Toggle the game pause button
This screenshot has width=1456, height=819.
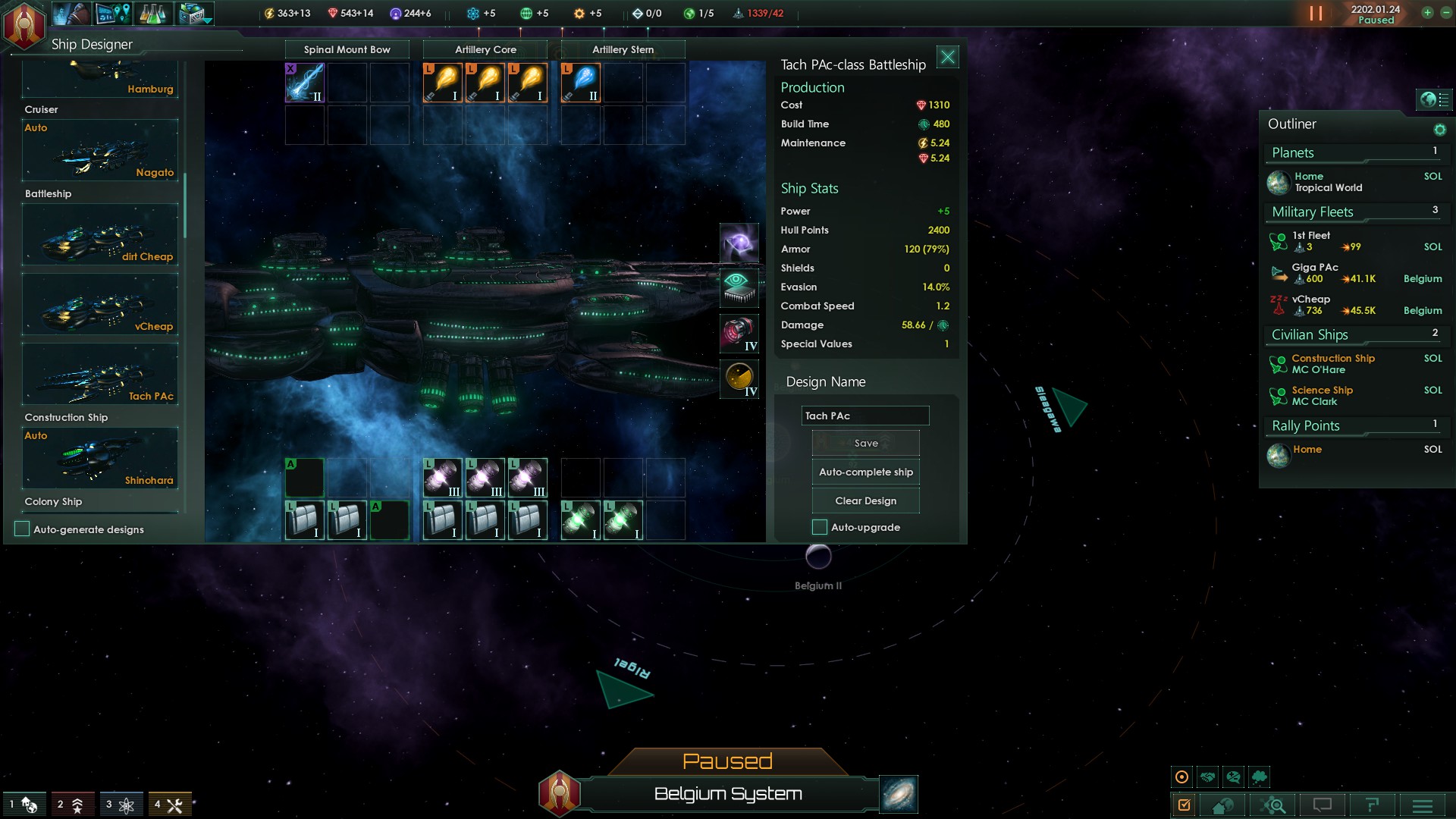click(x=1316, y=14)
